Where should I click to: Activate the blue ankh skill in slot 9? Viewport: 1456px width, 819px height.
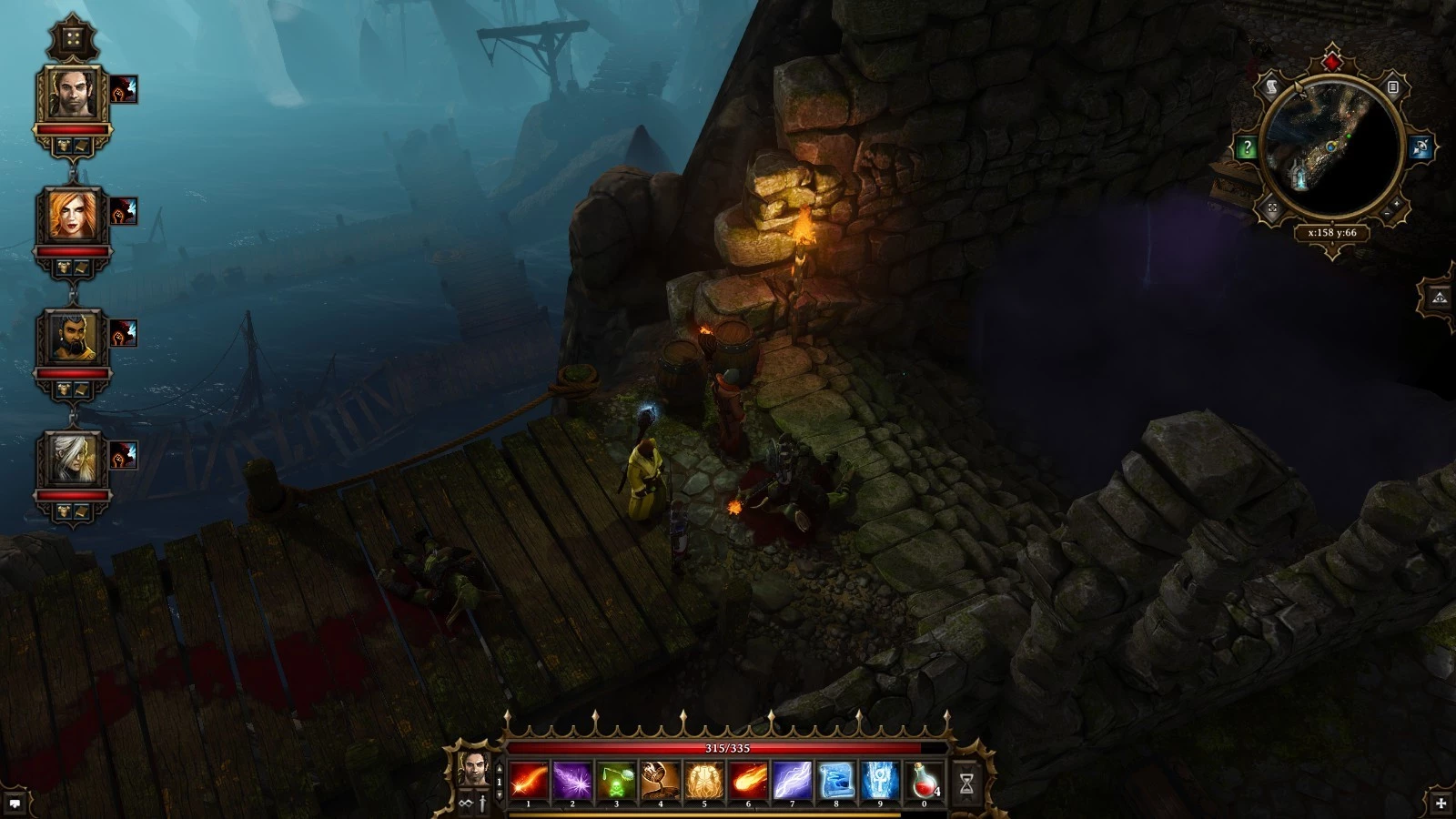coord(880,781)
